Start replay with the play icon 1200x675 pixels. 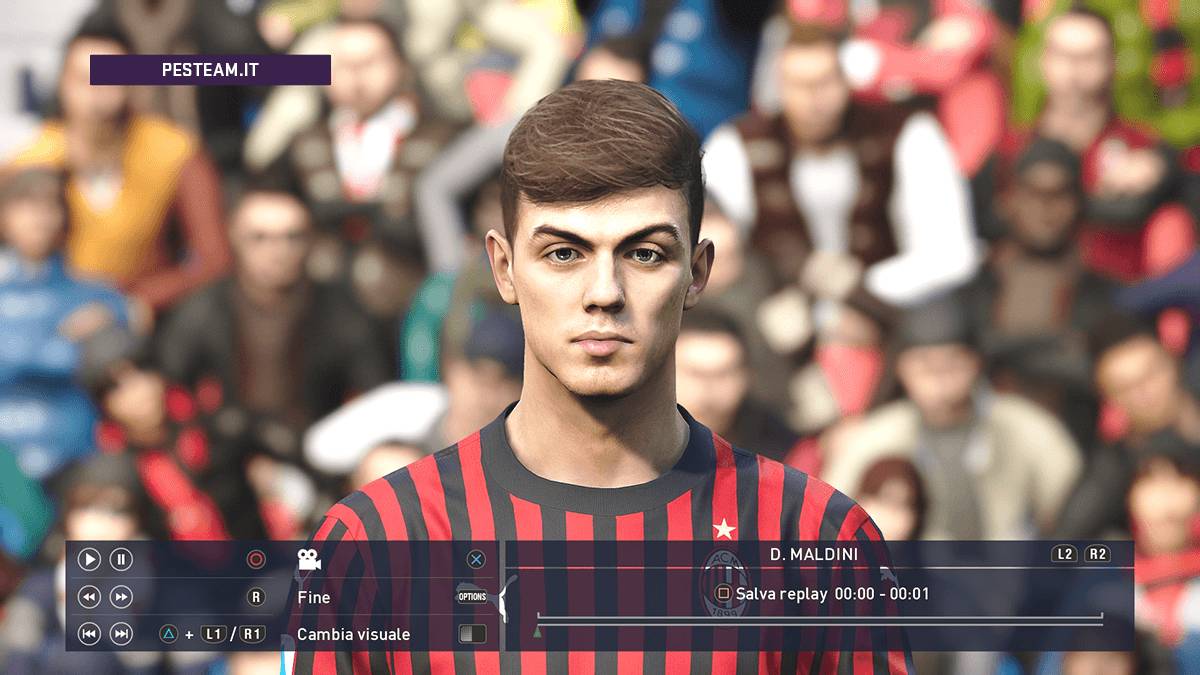pos(89,560)
